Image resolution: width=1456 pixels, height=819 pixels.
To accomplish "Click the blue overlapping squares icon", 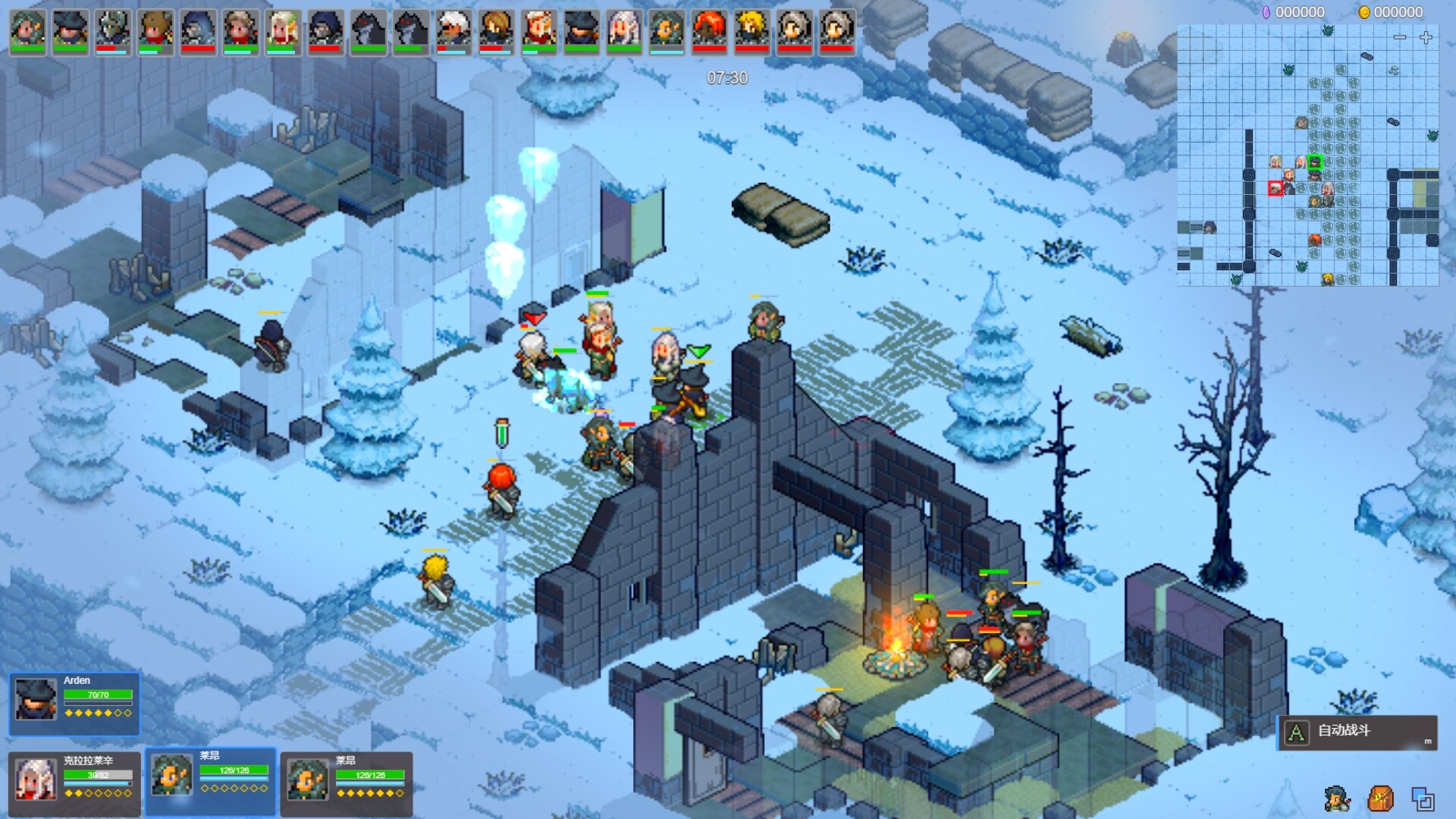I will click(1423, 799).
